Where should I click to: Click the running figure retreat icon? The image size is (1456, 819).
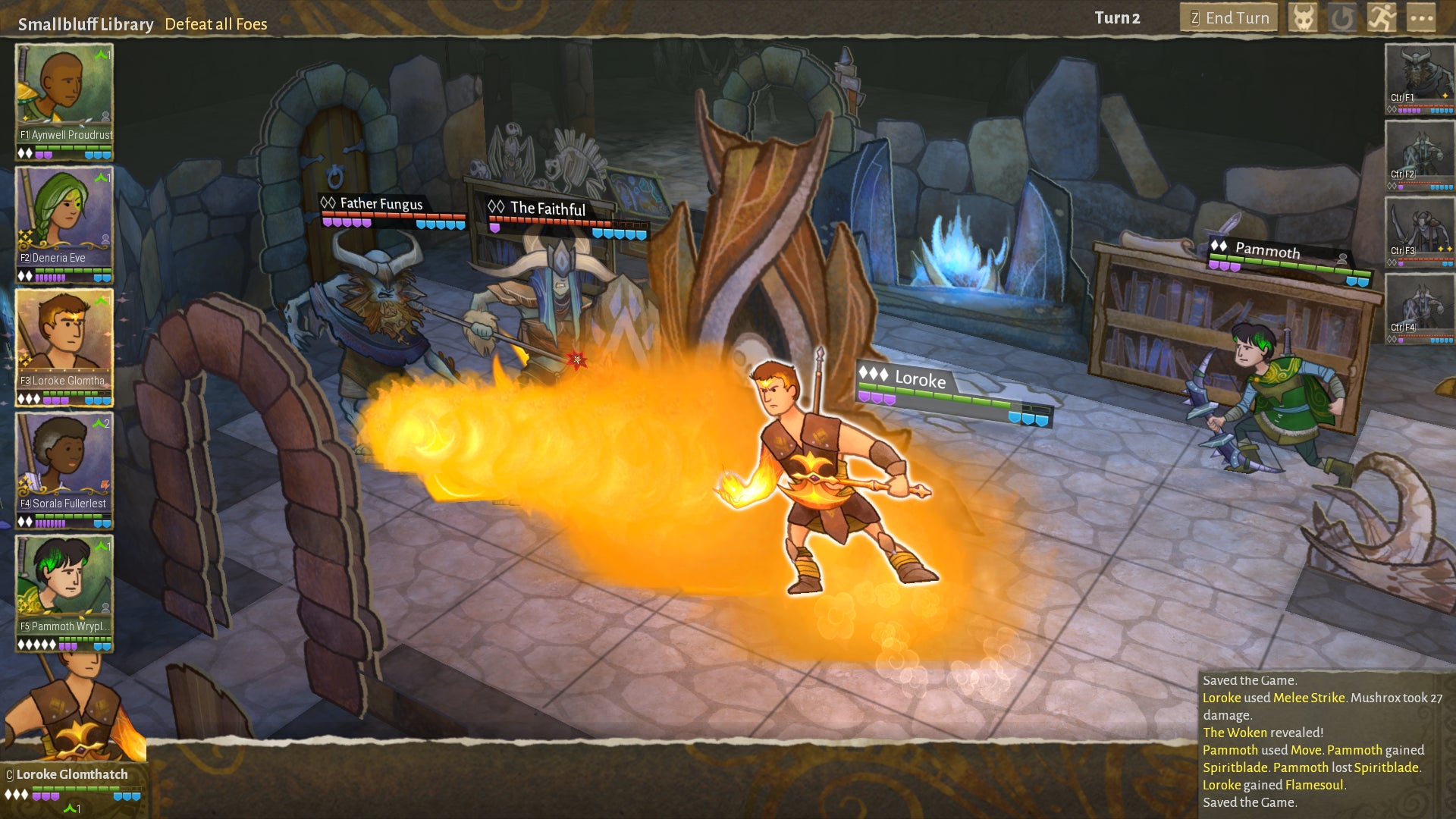point(1382,18)
